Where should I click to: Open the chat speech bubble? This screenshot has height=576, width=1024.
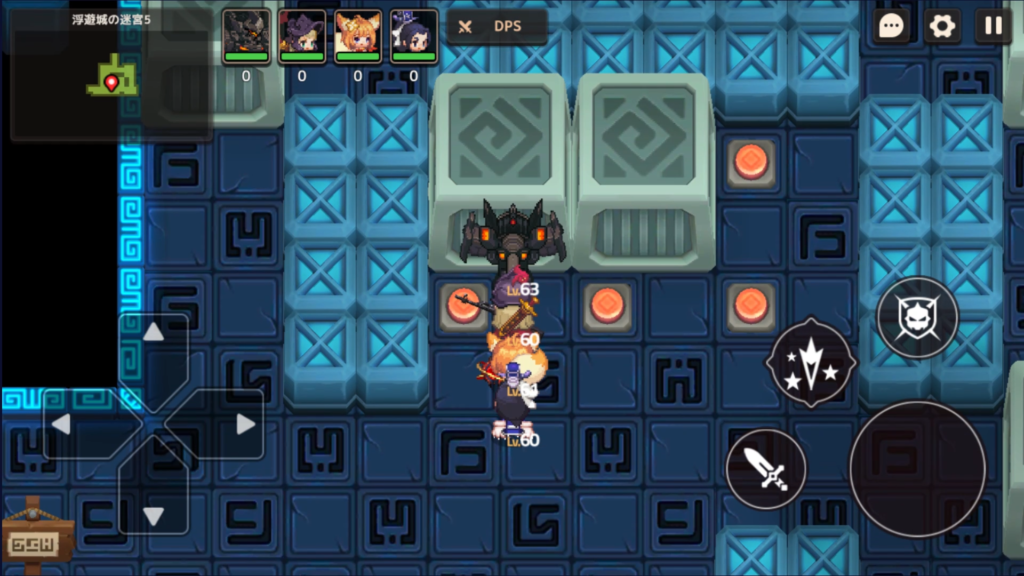click(x=891, y=26)
